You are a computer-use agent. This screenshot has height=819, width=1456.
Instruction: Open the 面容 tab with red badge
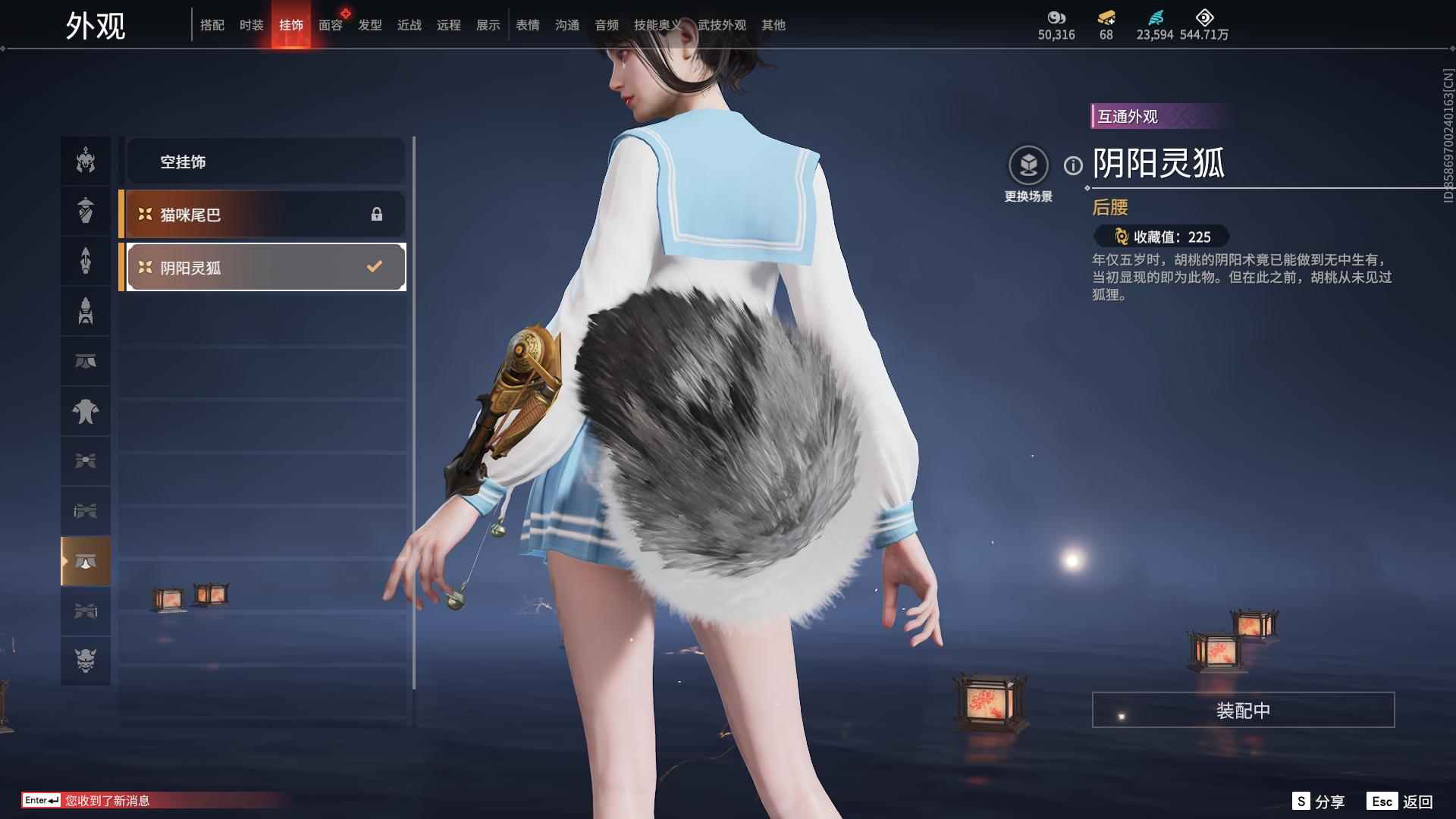pyautogui.click(x=331, y=25)
